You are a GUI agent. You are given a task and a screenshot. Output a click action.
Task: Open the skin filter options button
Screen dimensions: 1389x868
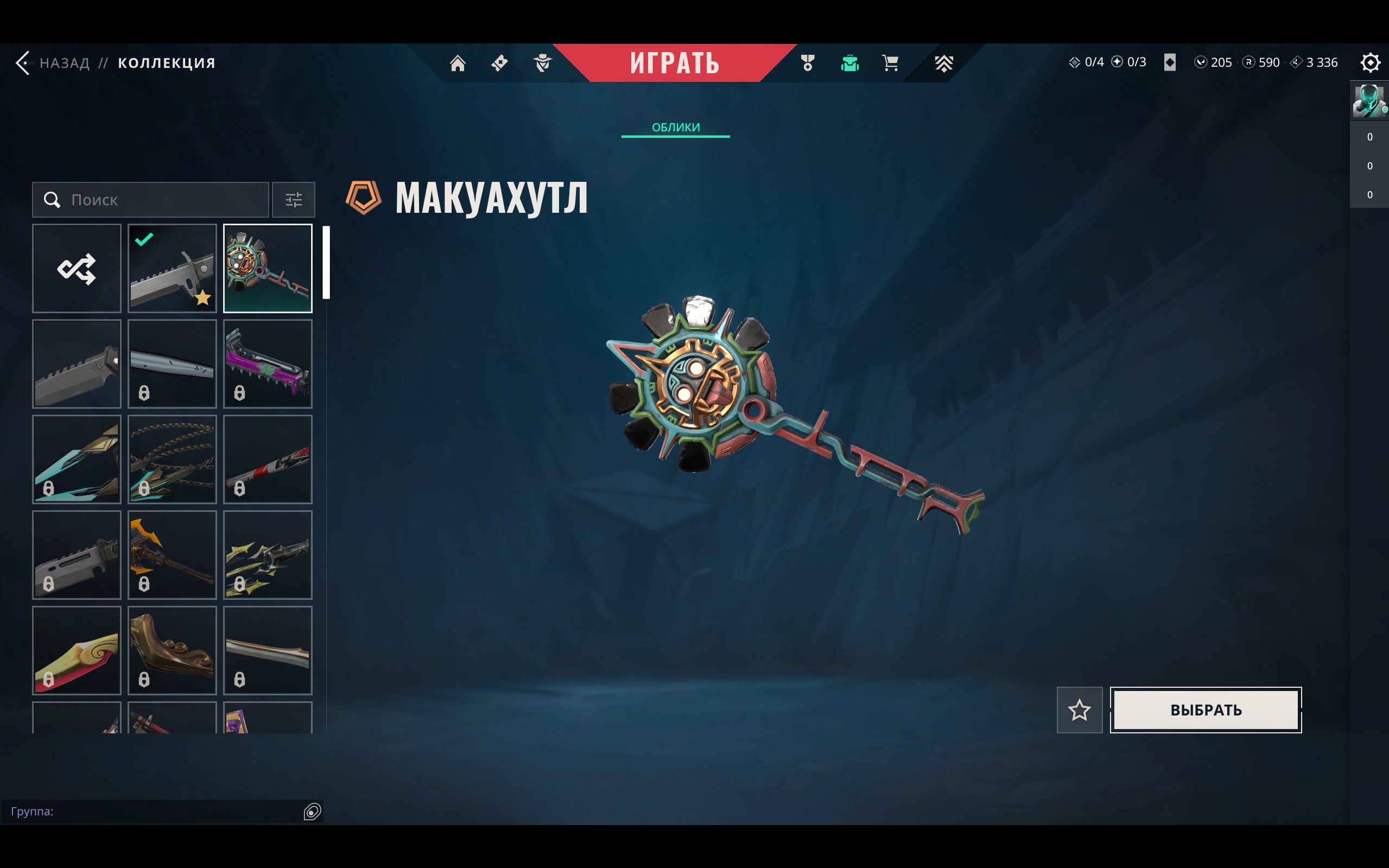point(293,200)
